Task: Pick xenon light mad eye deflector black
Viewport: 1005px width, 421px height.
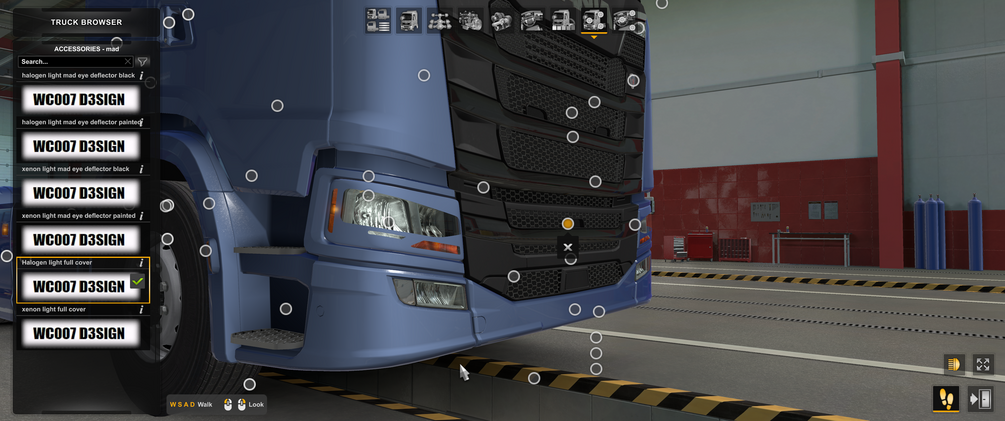Action: click(79, 193)
